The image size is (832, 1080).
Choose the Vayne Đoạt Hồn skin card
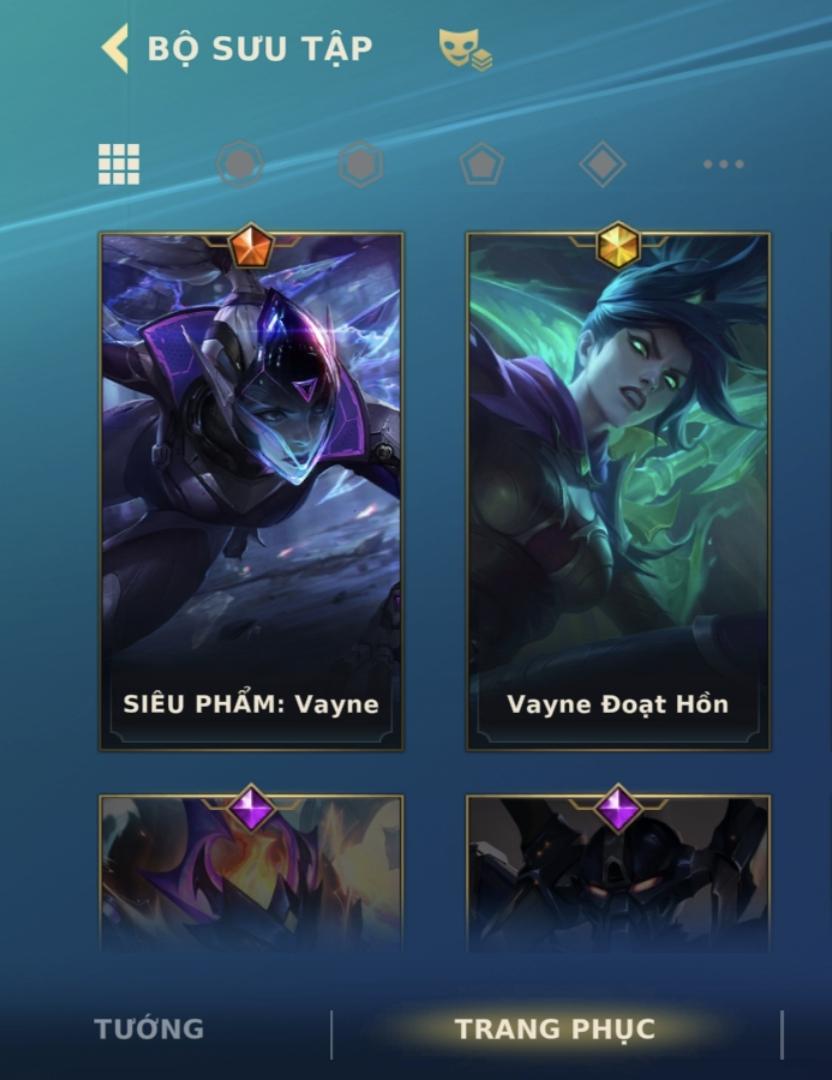point(618,492)
